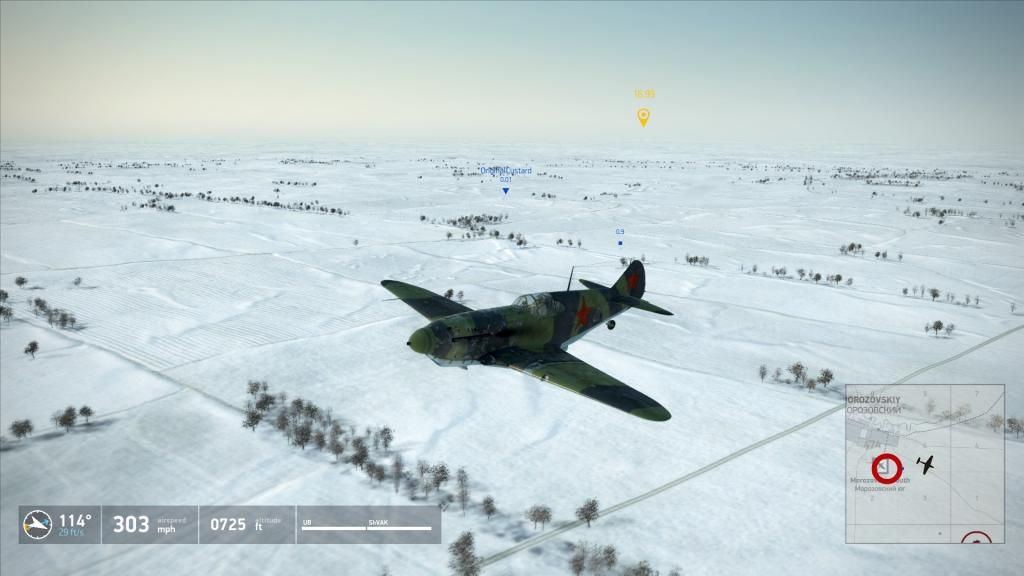Select the black aircraft icon on the minimap
This screenshot has width=1024, height=576.
tap(927, 464)
